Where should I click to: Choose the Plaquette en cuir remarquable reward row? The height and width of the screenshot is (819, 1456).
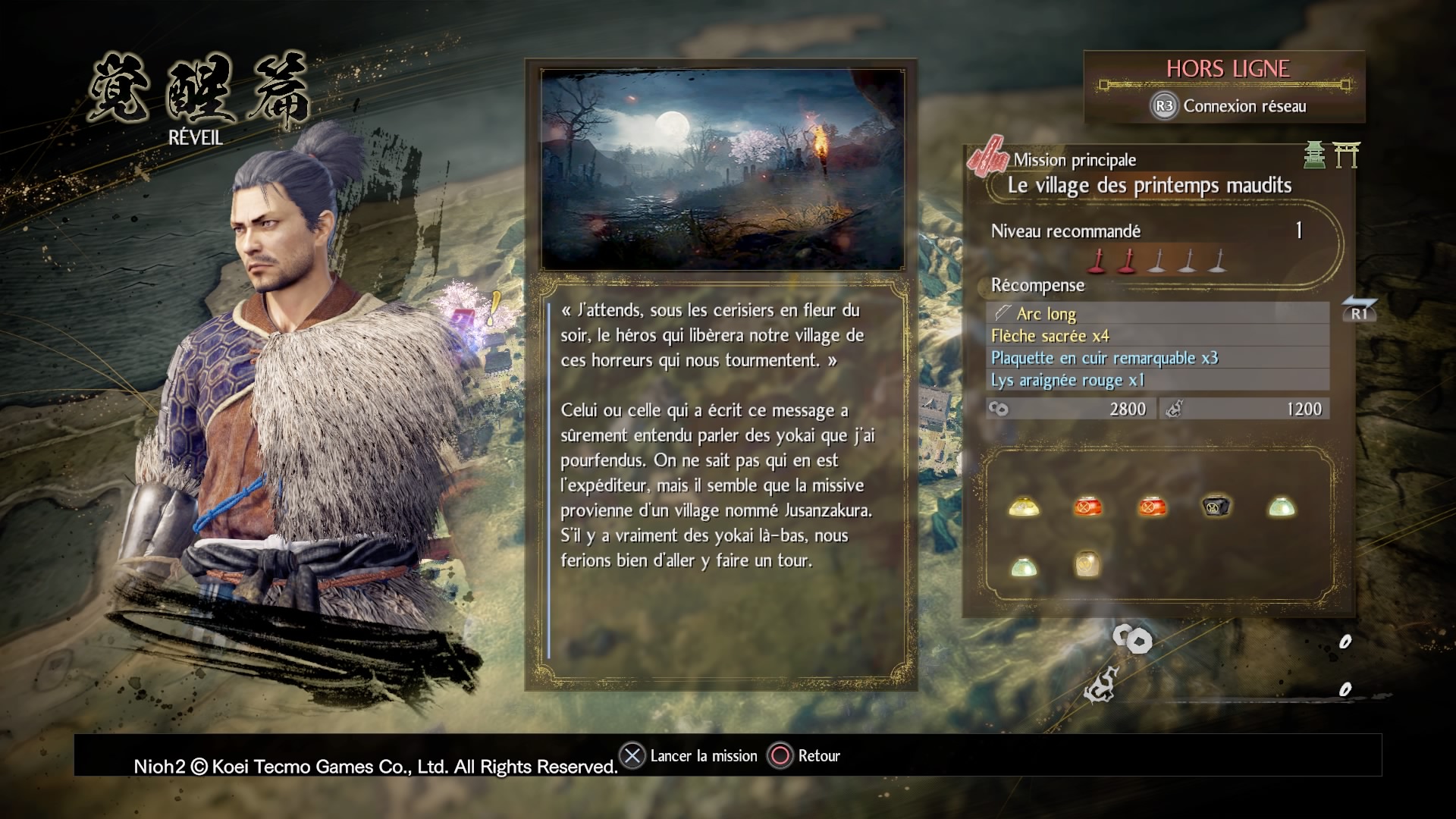click(x=1157, y=358)
